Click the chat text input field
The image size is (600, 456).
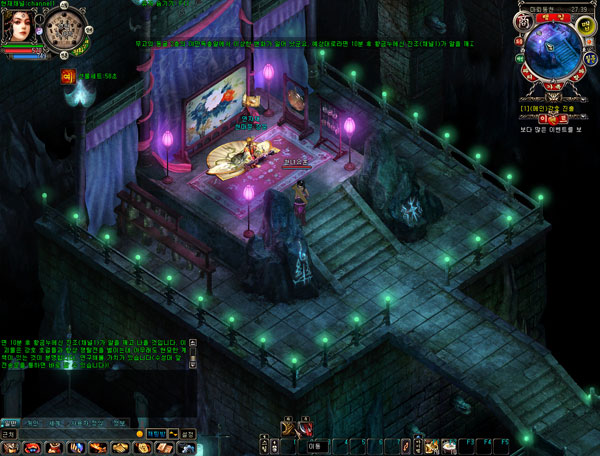[80, 434]
